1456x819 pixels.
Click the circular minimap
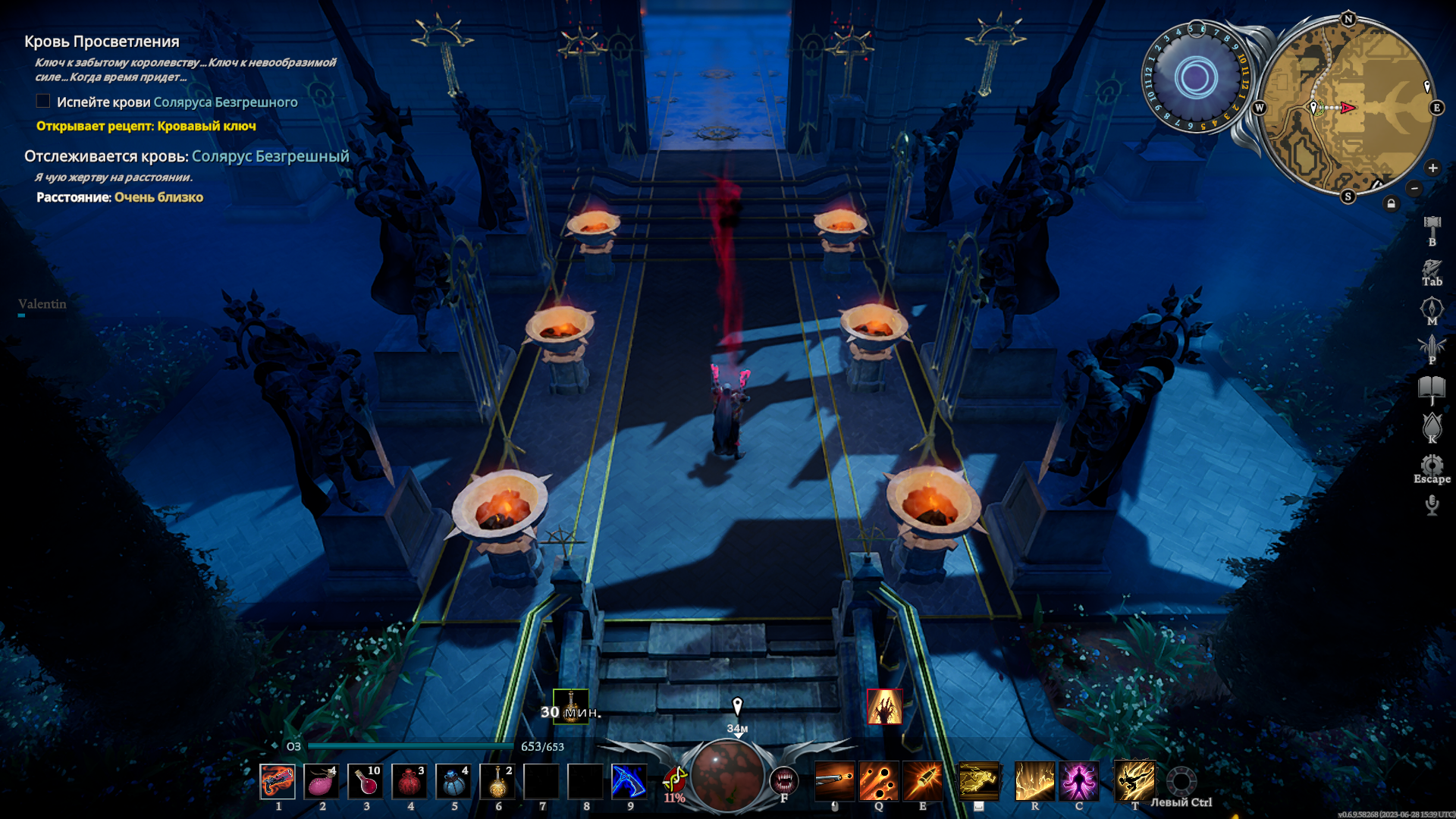click(x=1348, y=108)
